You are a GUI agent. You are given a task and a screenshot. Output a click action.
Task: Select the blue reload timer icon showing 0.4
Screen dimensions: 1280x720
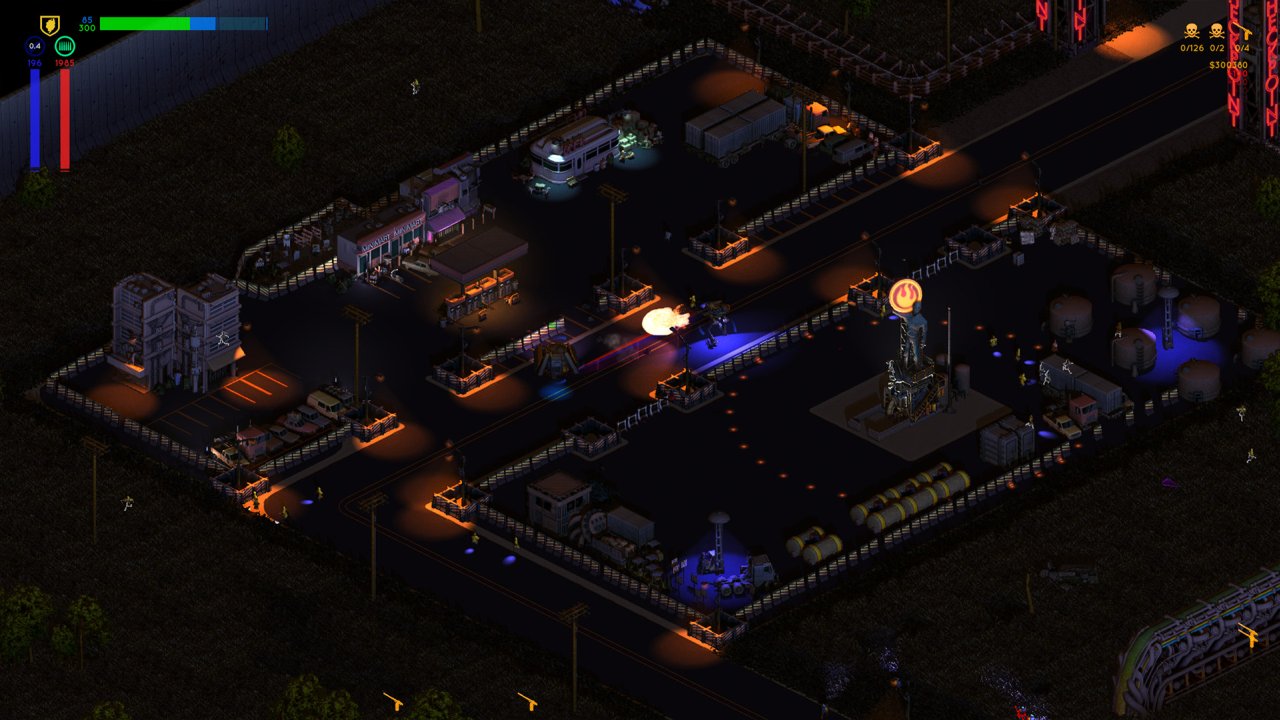coord(35,46)
